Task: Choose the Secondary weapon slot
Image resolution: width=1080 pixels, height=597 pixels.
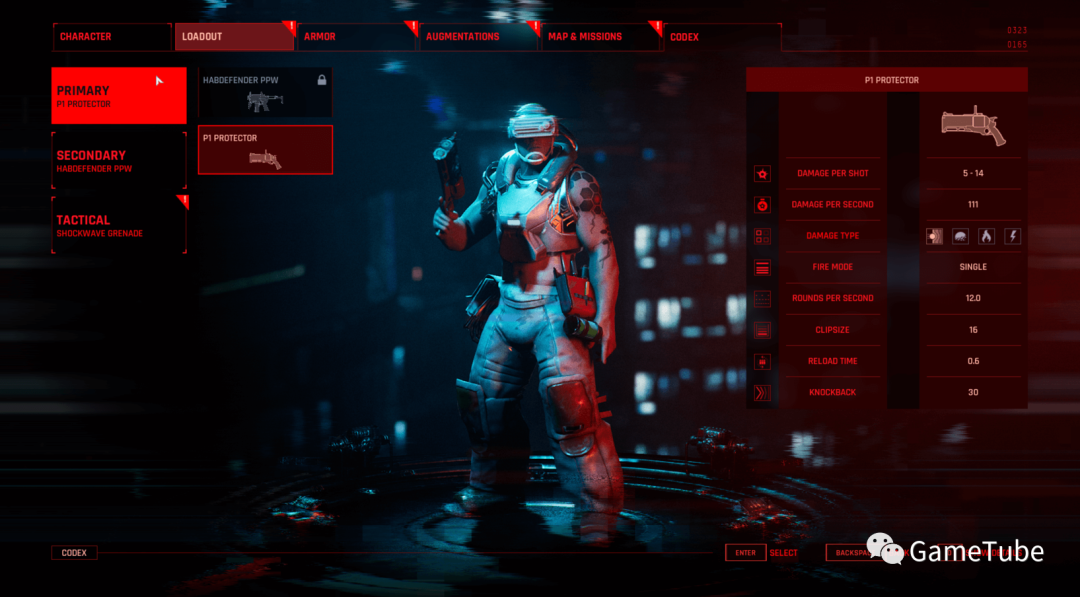Action: [x=119, y=161]
